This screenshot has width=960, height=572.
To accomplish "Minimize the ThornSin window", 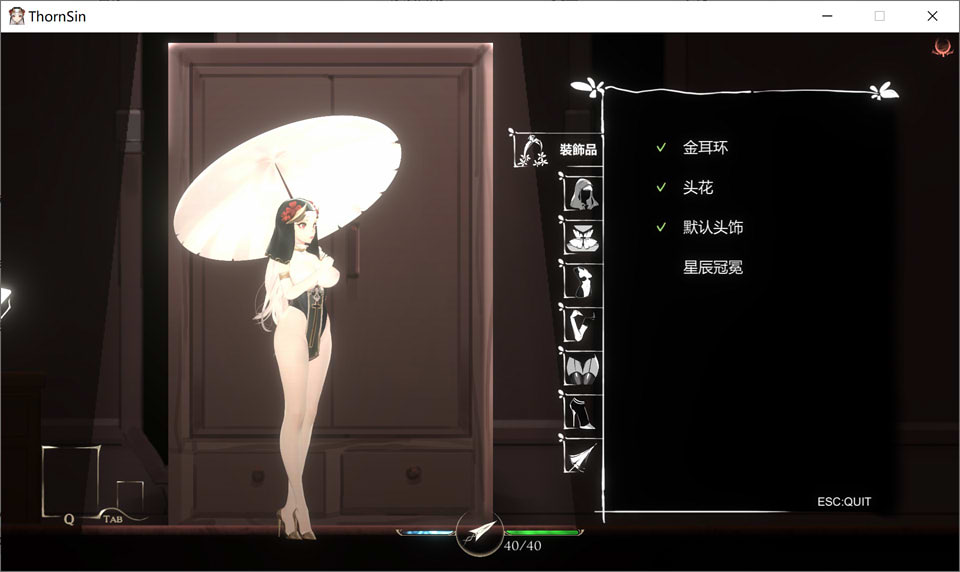I will click(827, 16).
